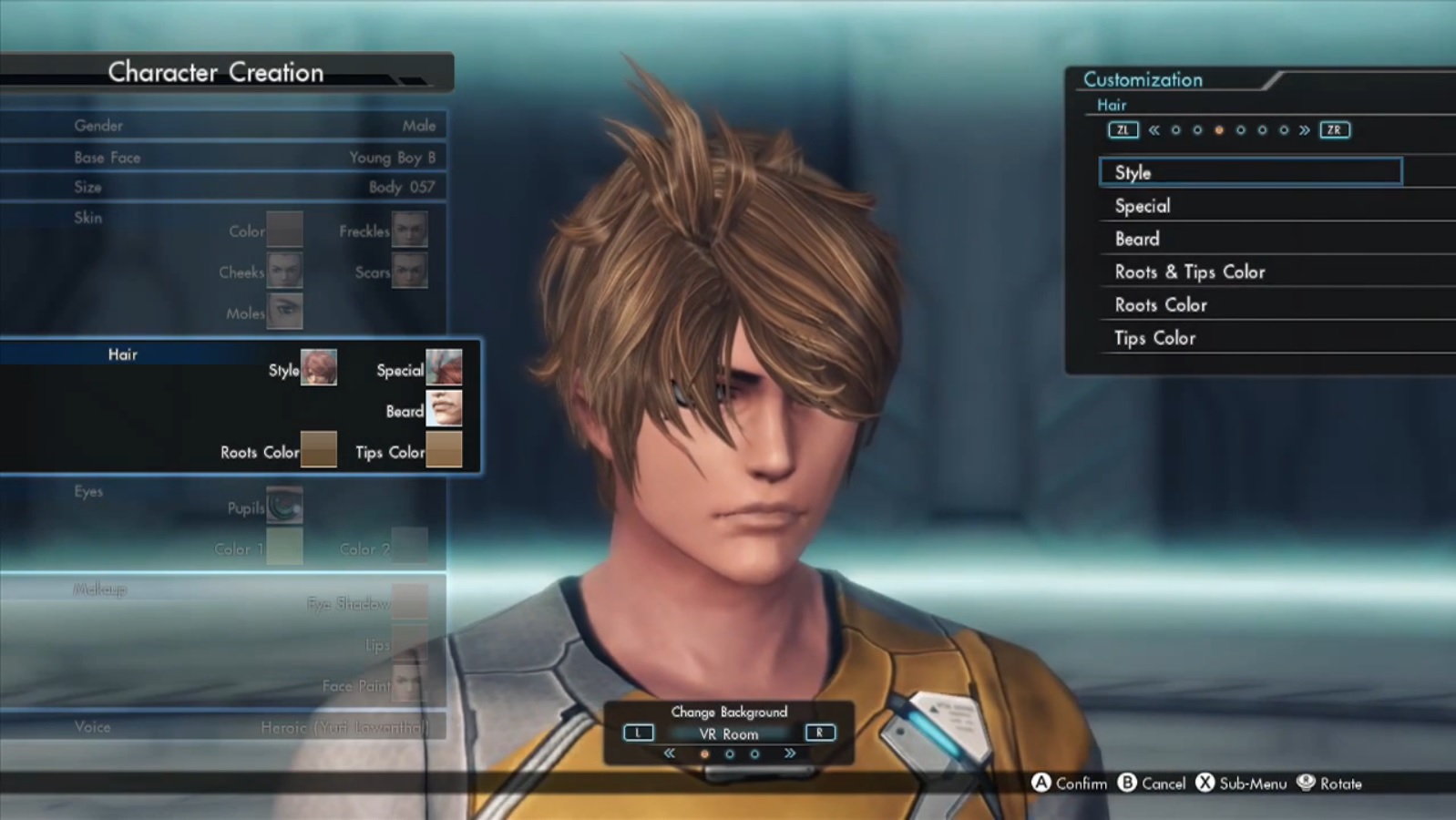Screen dimensions: 1456x820
Task: Select the Gender row
Action: 223,126
